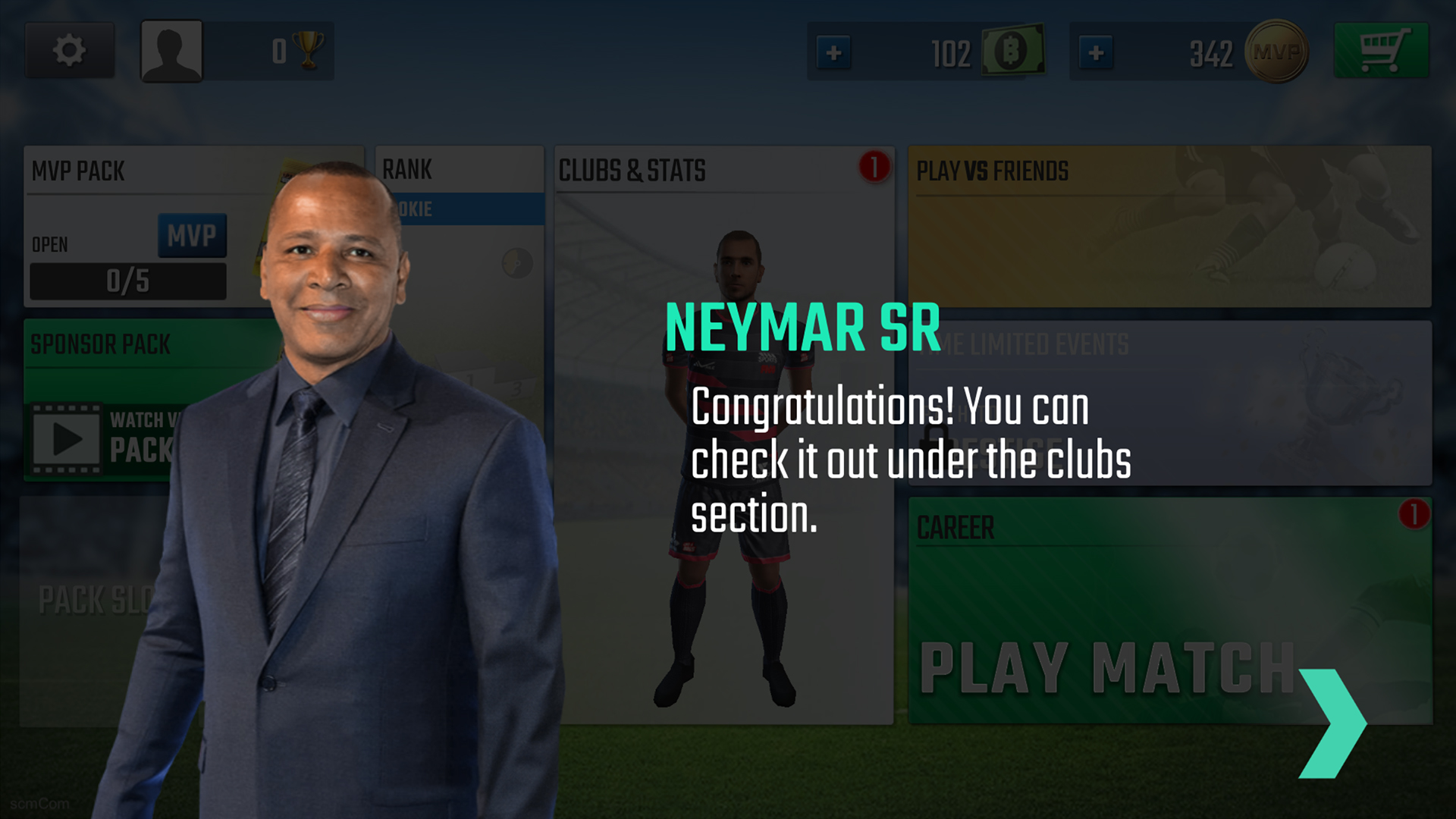Advance dialogue with the green arrow
The image size is (1456, 819).
[1331, 723]
